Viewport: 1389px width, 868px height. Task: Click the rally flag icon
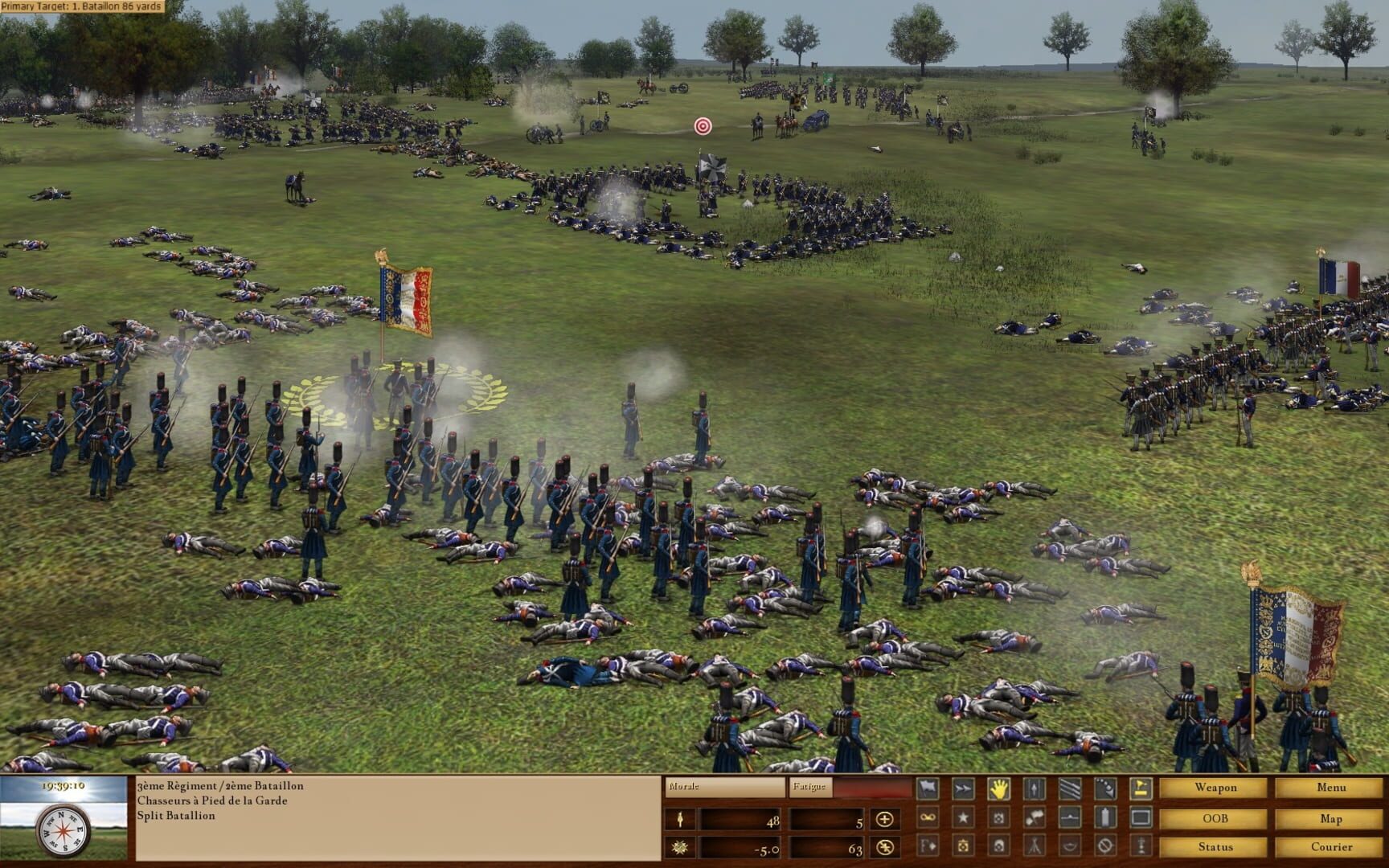point(1140,788)
